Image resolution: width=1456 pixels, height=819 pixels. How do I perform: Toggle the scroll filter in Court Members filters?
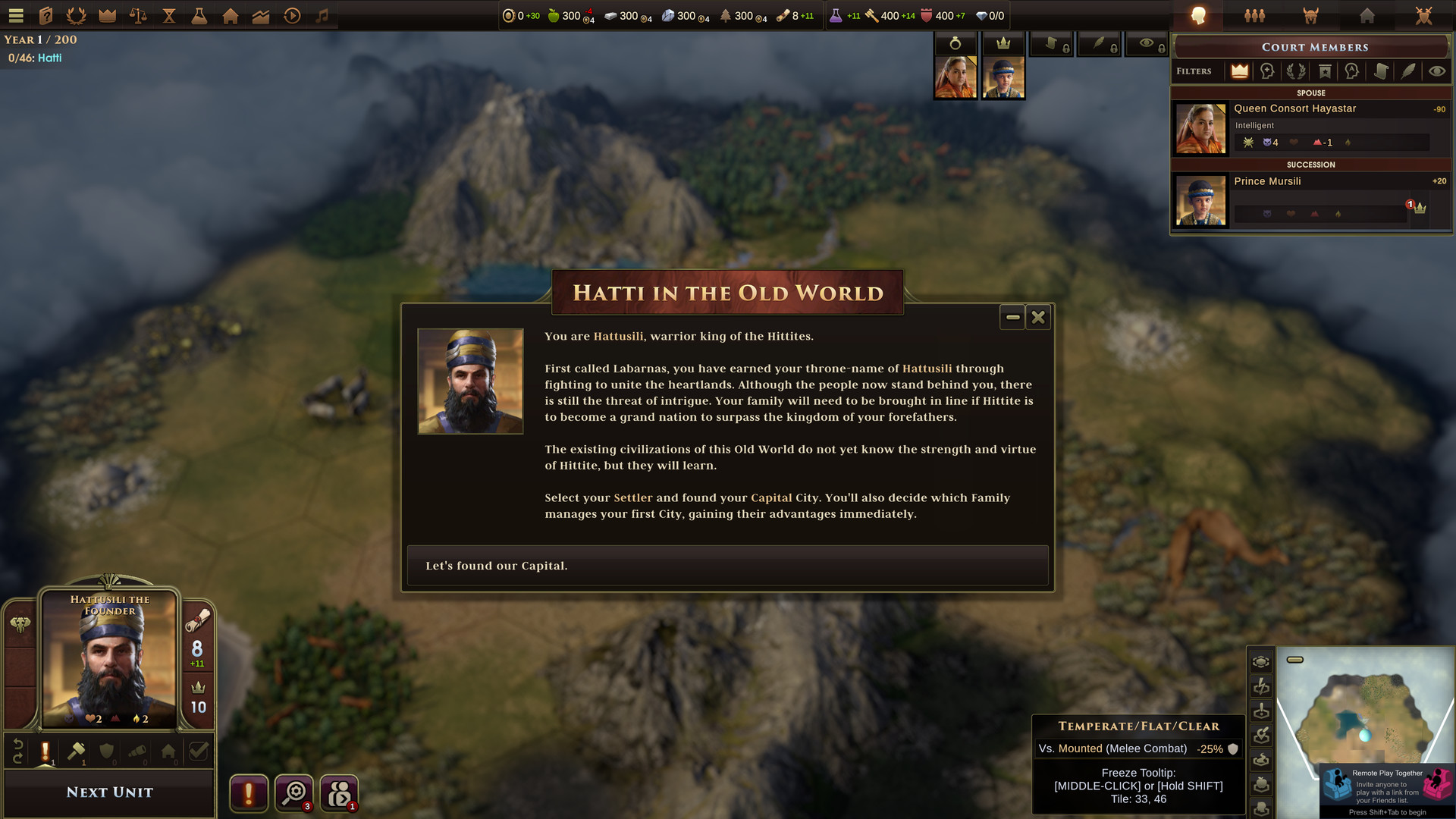point(1381,71)
